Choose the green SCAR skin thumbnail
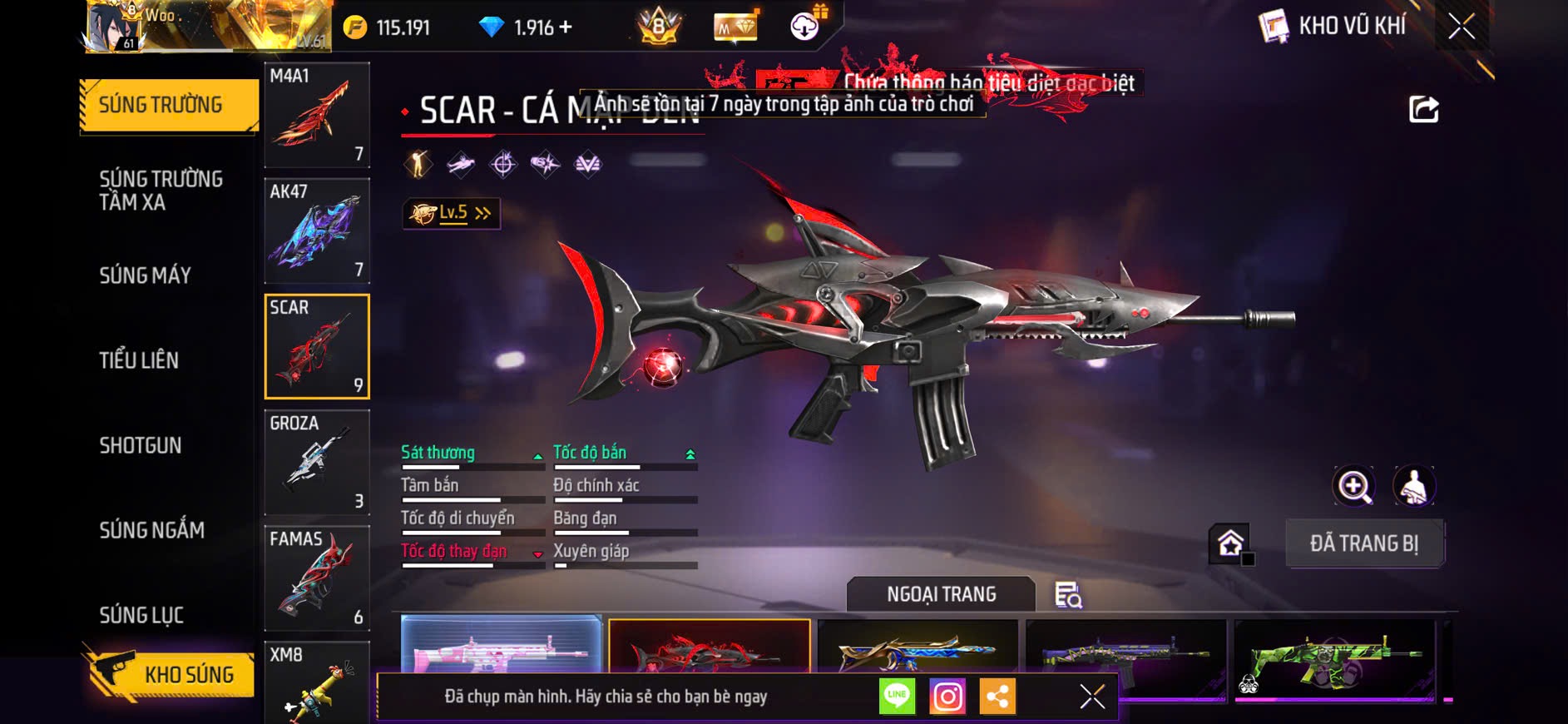The image size is (1568, 724). pos(1334,657)
